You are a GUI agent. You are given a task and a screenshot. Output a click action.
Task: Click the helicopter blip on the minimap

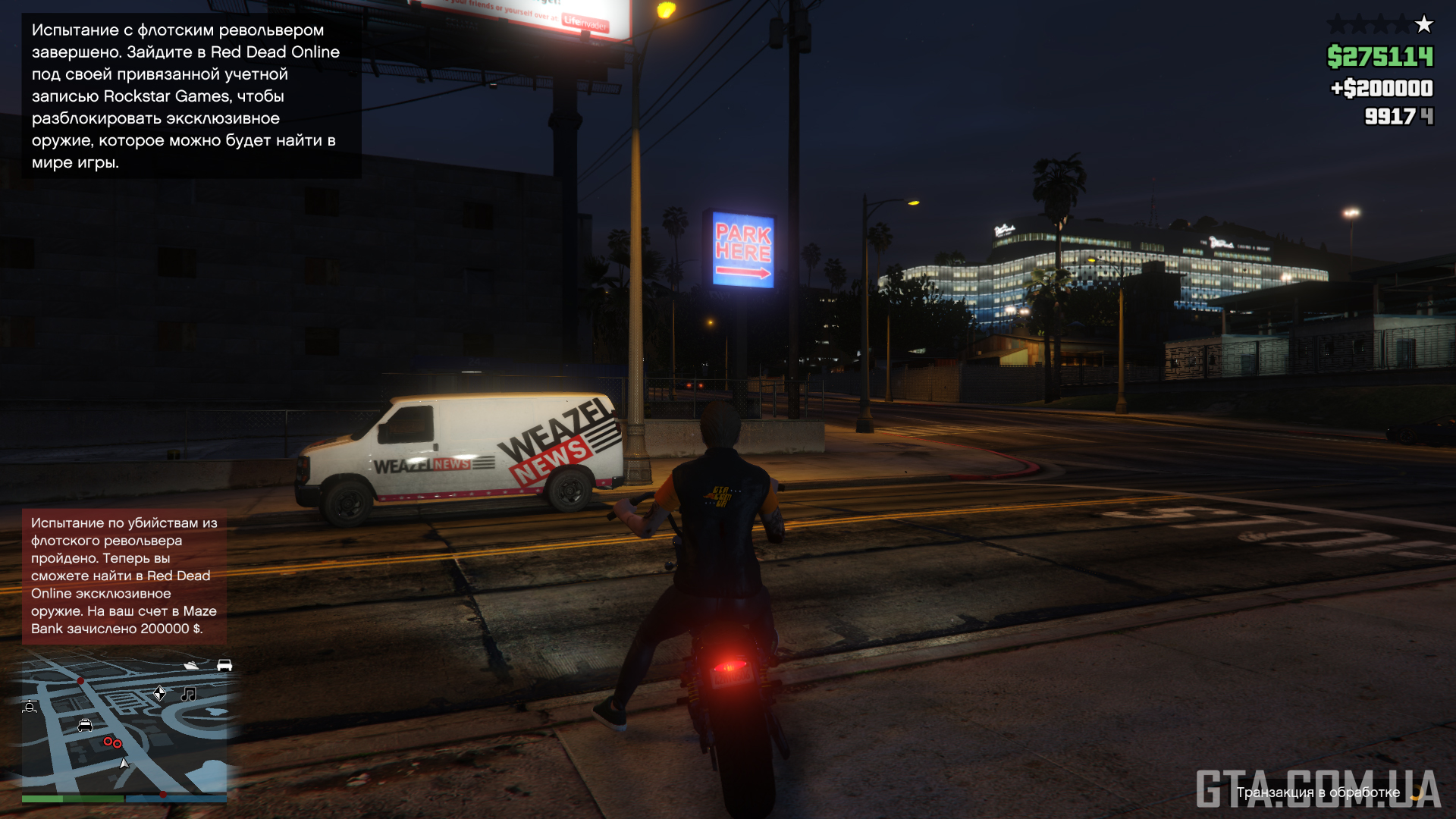pyautogui.click(x=30, y=707)
